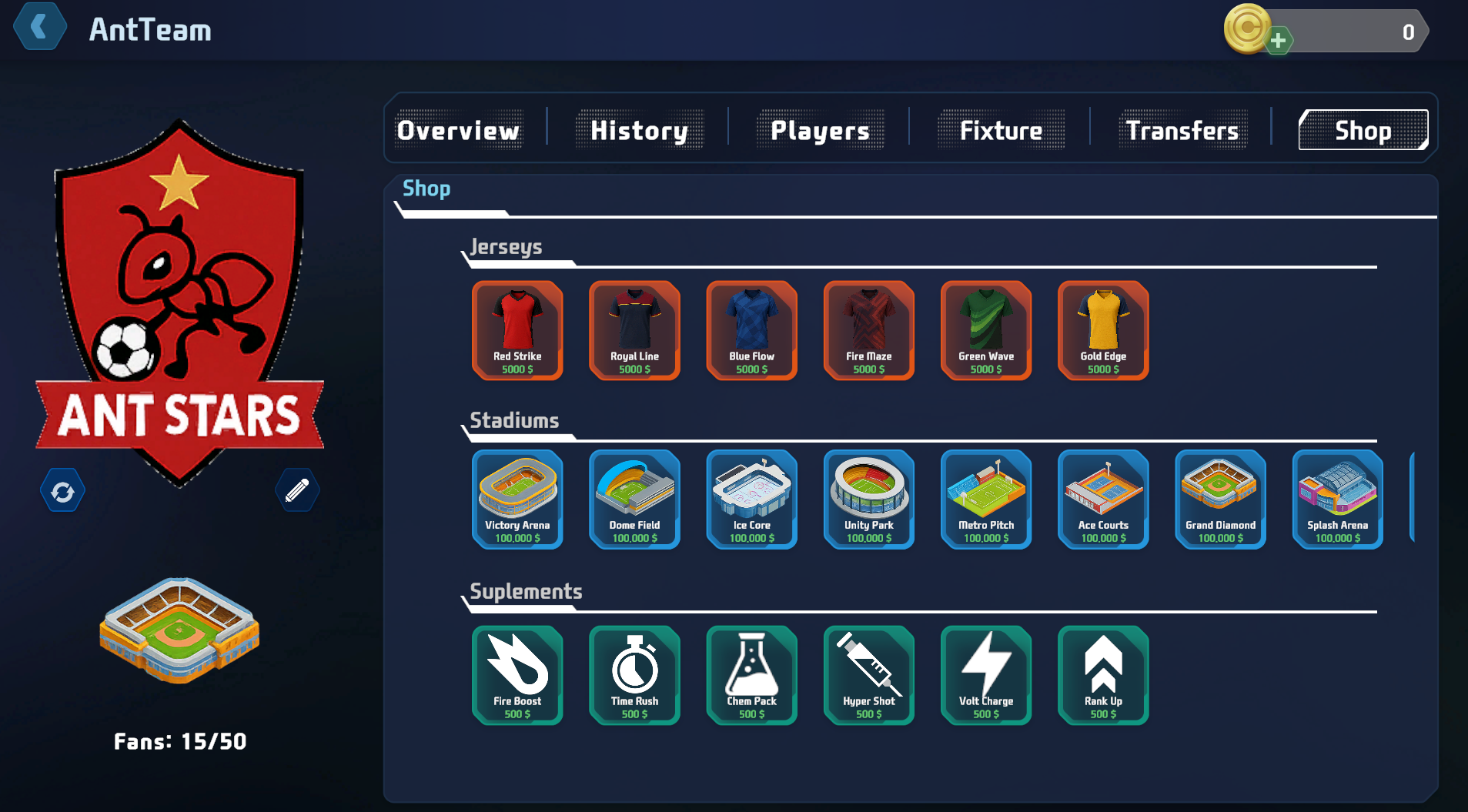Open the Transfers tab
The width and height of the screenshot is (1468, 812).
[1182, 130]
